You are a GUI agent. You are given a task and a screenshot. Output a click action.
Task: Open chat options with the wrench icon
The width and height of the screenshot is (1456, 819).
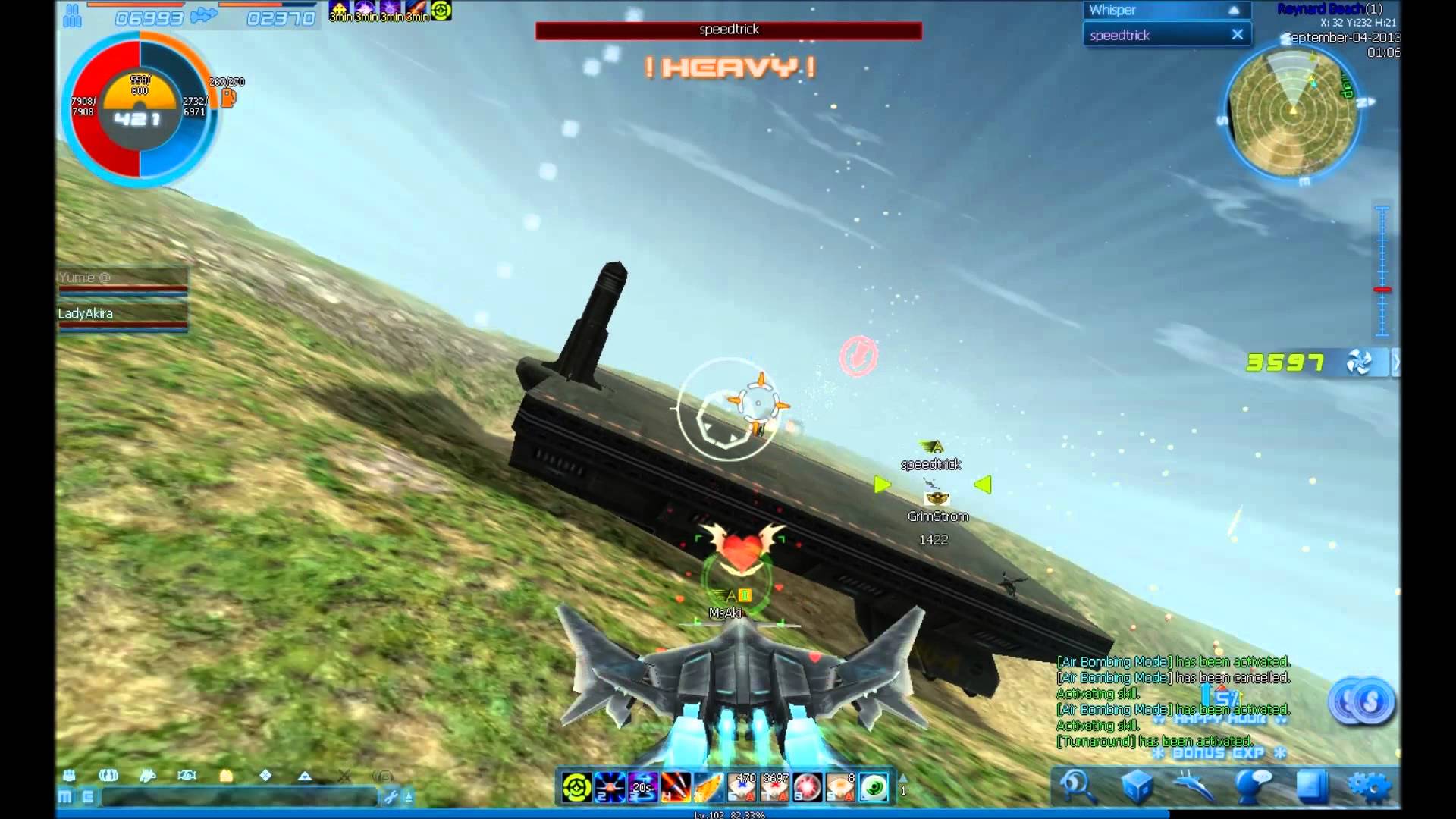(x=391, y=797)
